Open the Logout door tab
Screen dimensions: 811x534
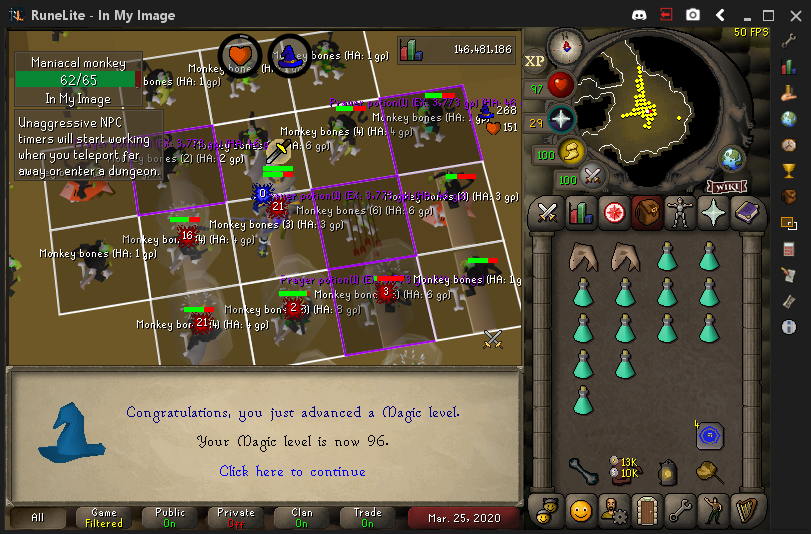647,511
